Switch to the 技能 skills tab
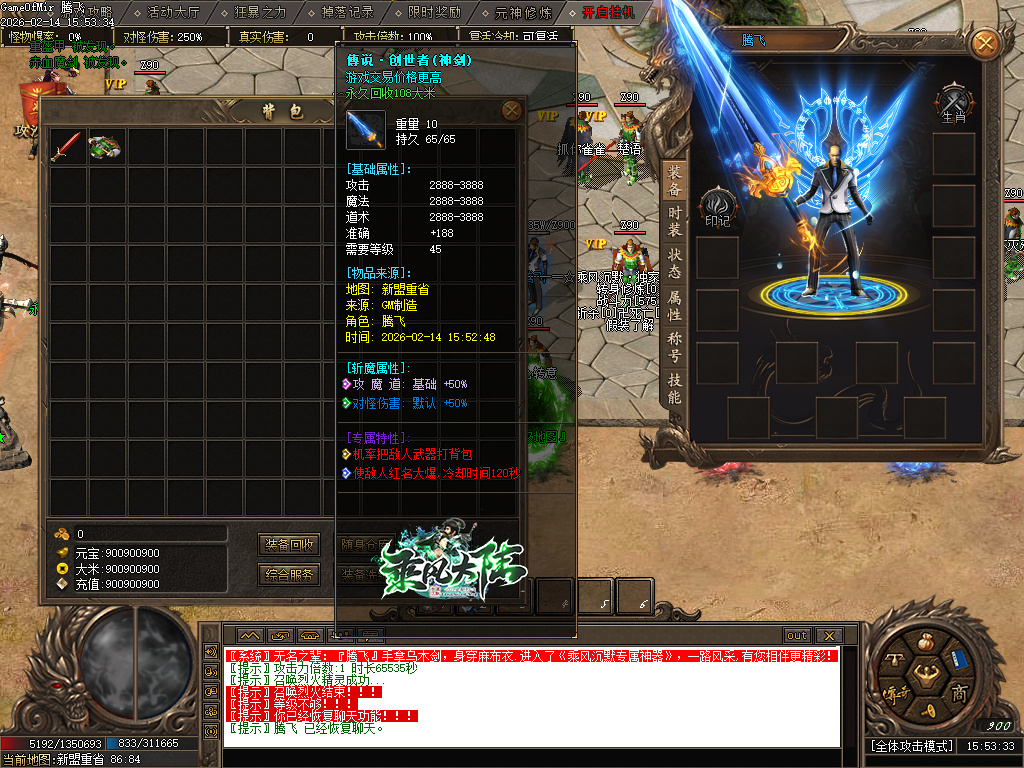This screenshot has width=1024, height=768. [x=675, y=388]
